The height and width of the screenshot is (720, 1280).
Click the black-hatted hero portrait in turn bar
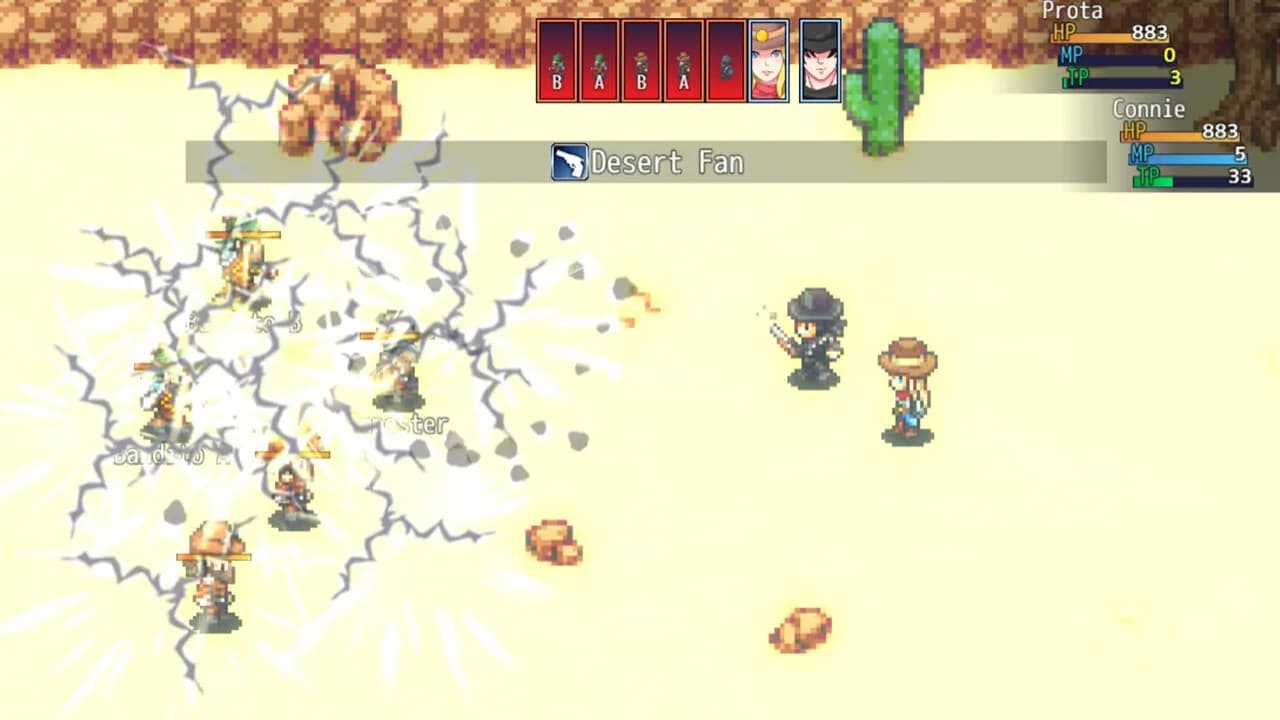pos(822,60)
